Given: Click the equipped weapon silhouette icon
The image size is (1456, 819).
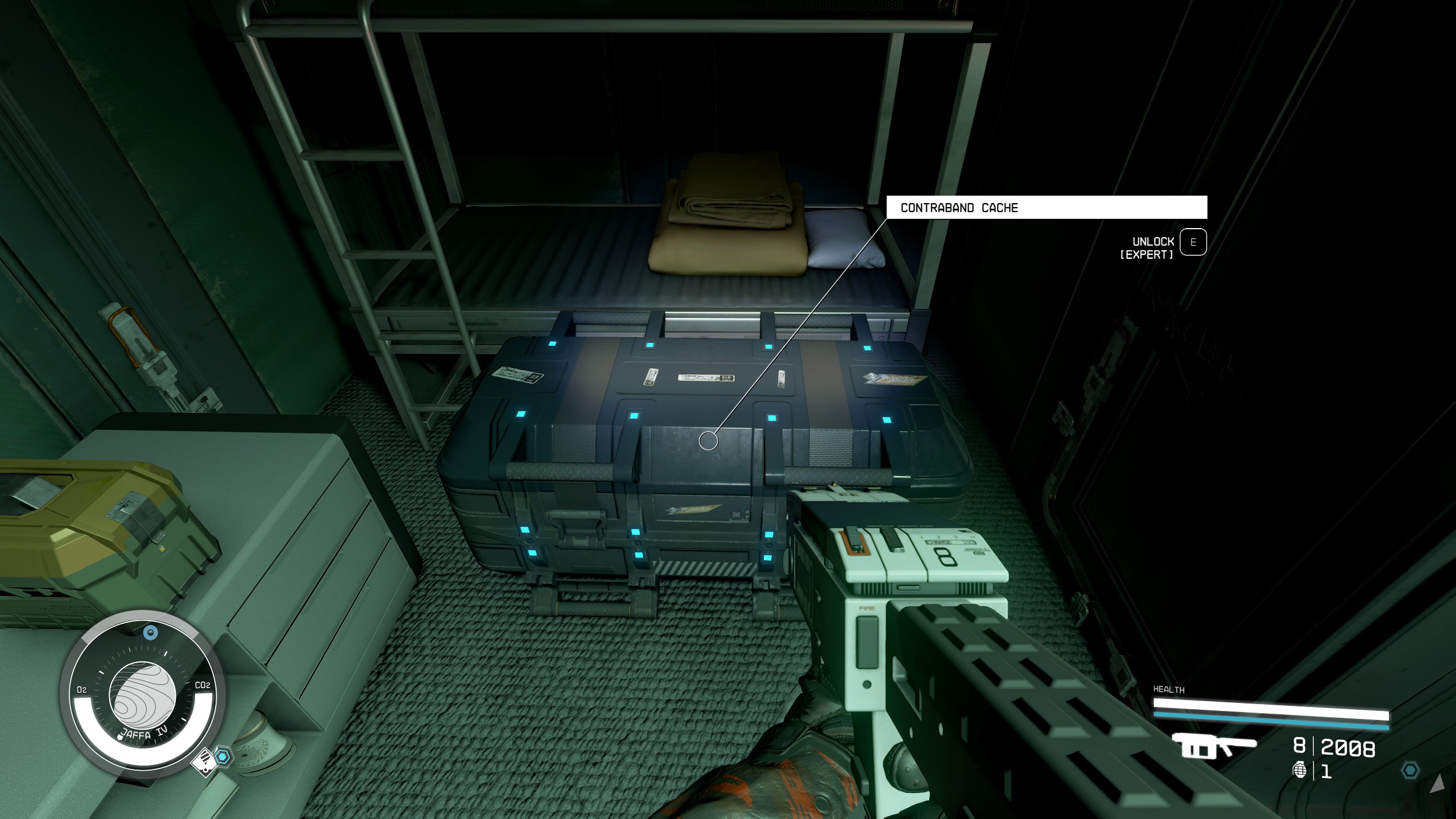Looking at the screenshot, I should point(1213,747).
